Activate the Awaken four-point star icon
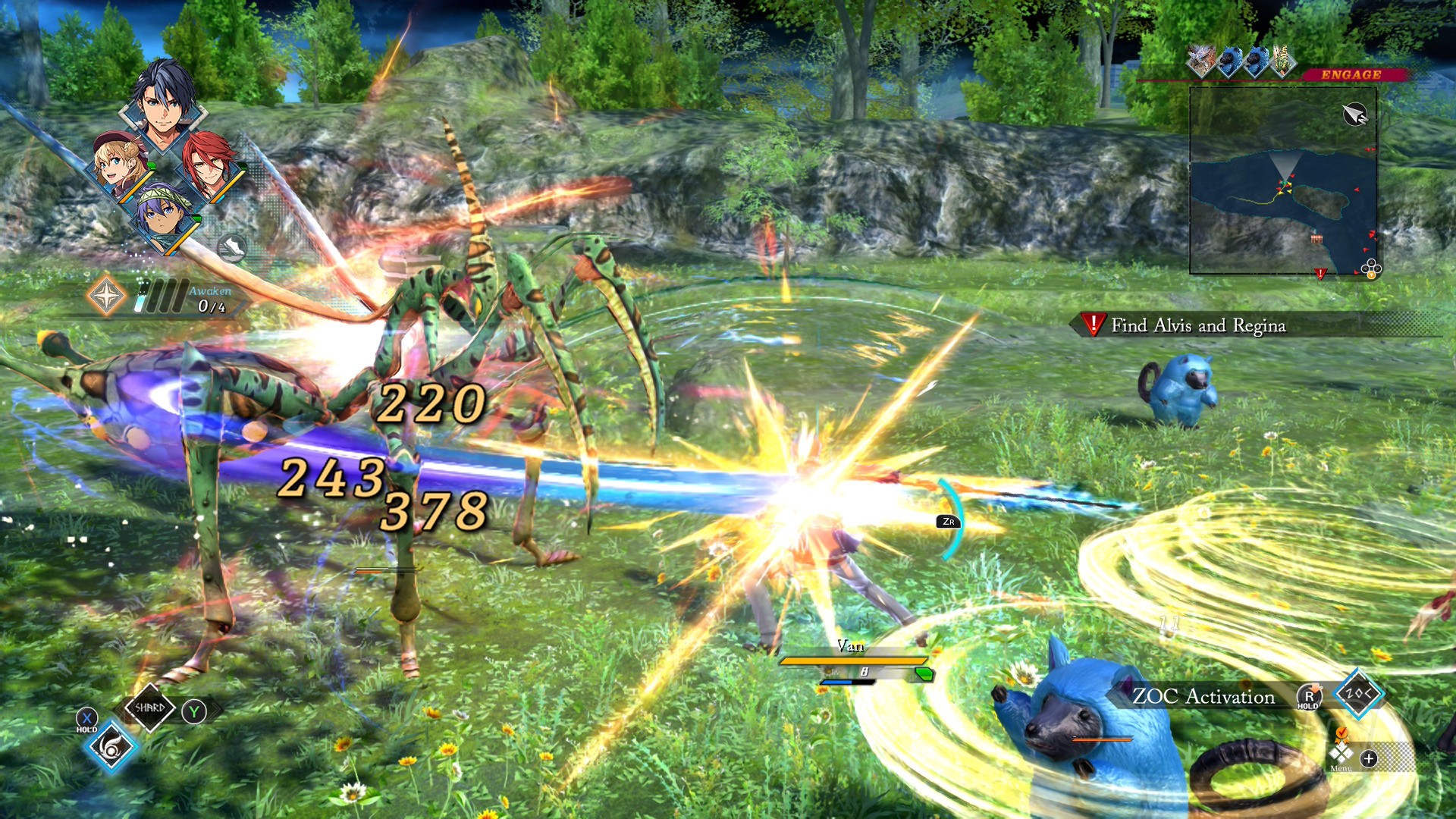This screenshot has width=1456, height=819. [x=106, y=296]
